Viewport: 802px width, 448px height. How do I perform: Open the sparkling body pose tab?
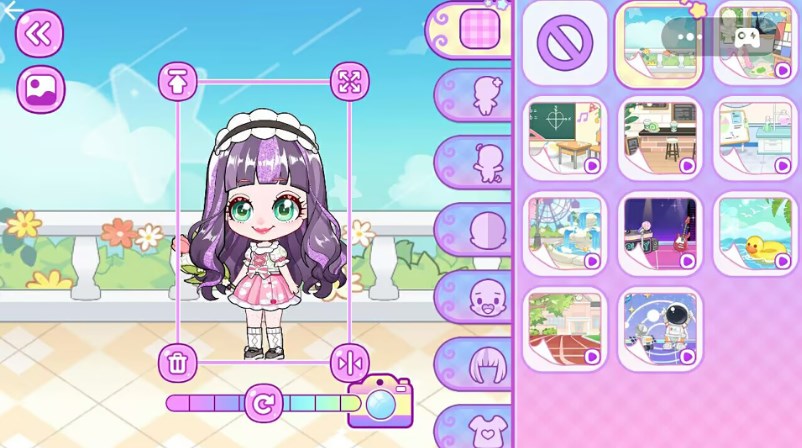[x=485, y=95]
